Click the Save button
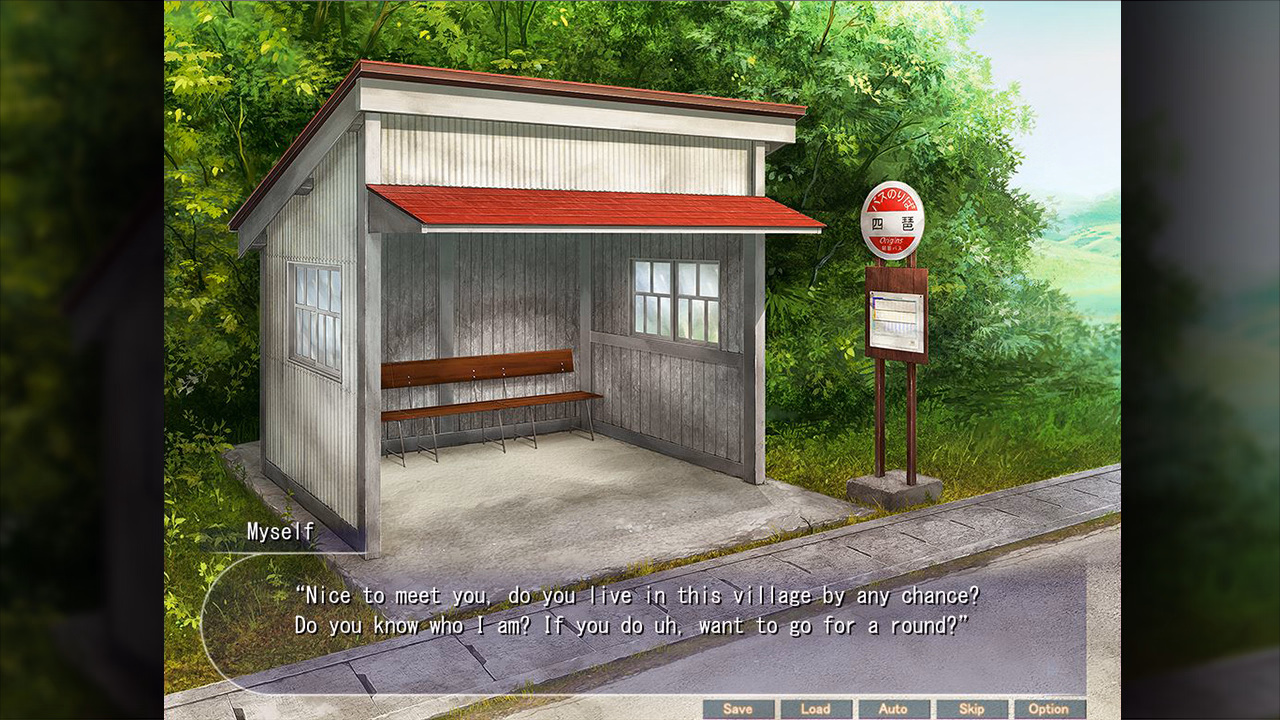Screen dimensions: 1280x720 click(x=739, y=709)
